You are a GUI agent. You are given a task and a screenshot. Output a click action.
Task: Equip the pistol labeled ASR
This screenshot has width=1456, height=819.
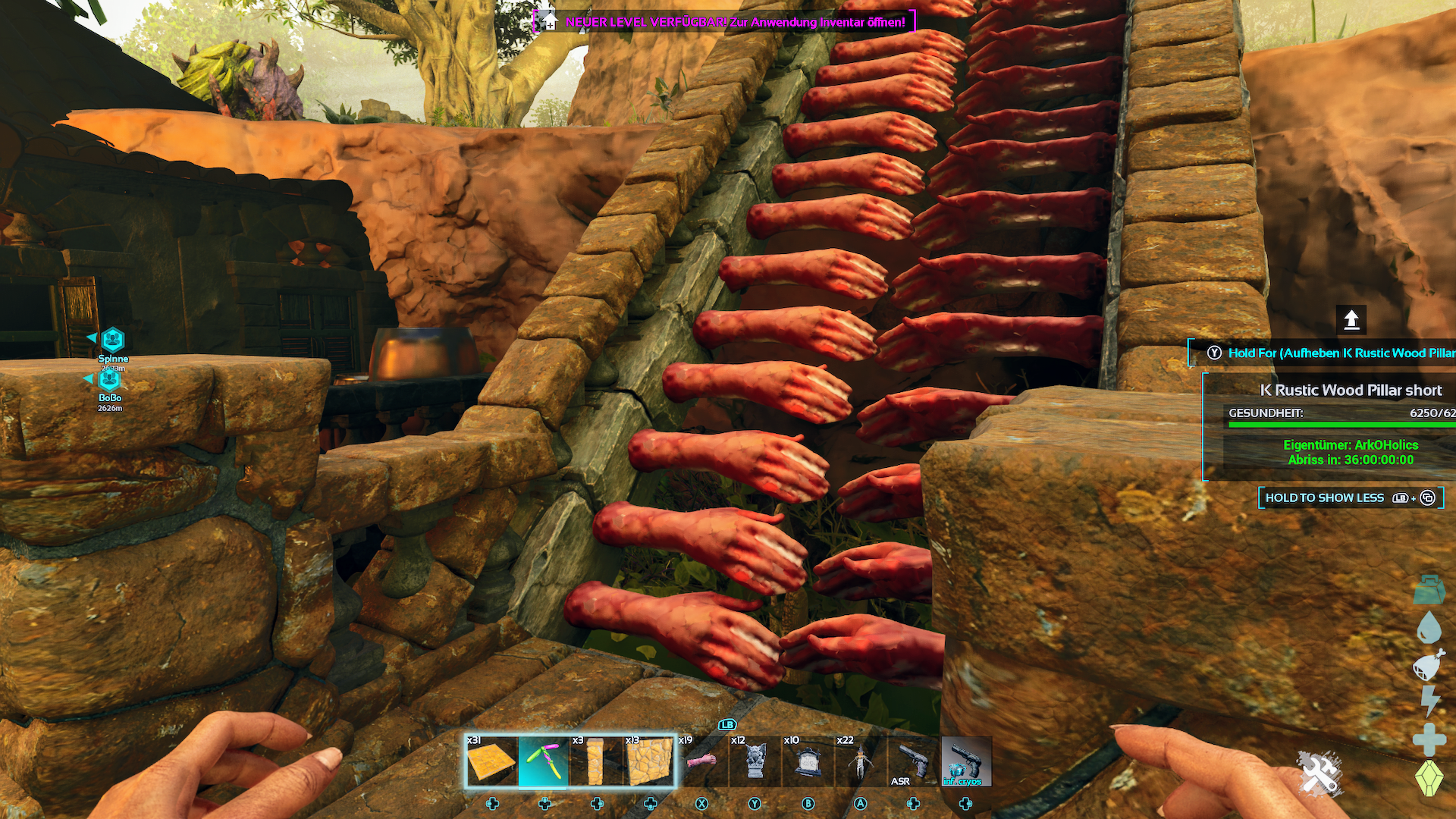(913, 761)
